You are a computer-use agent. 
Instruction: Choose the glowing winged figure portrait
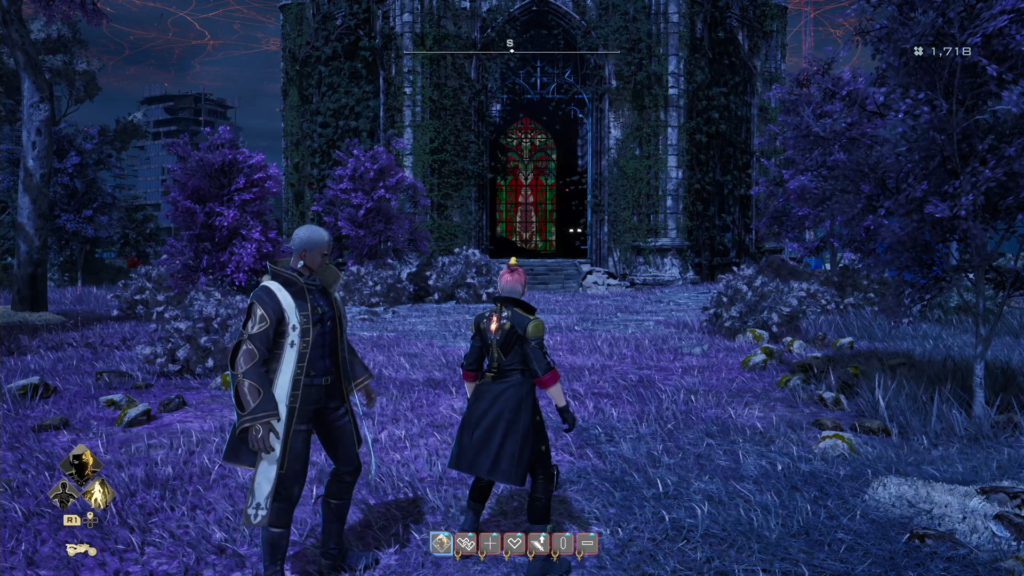[99, 492]
